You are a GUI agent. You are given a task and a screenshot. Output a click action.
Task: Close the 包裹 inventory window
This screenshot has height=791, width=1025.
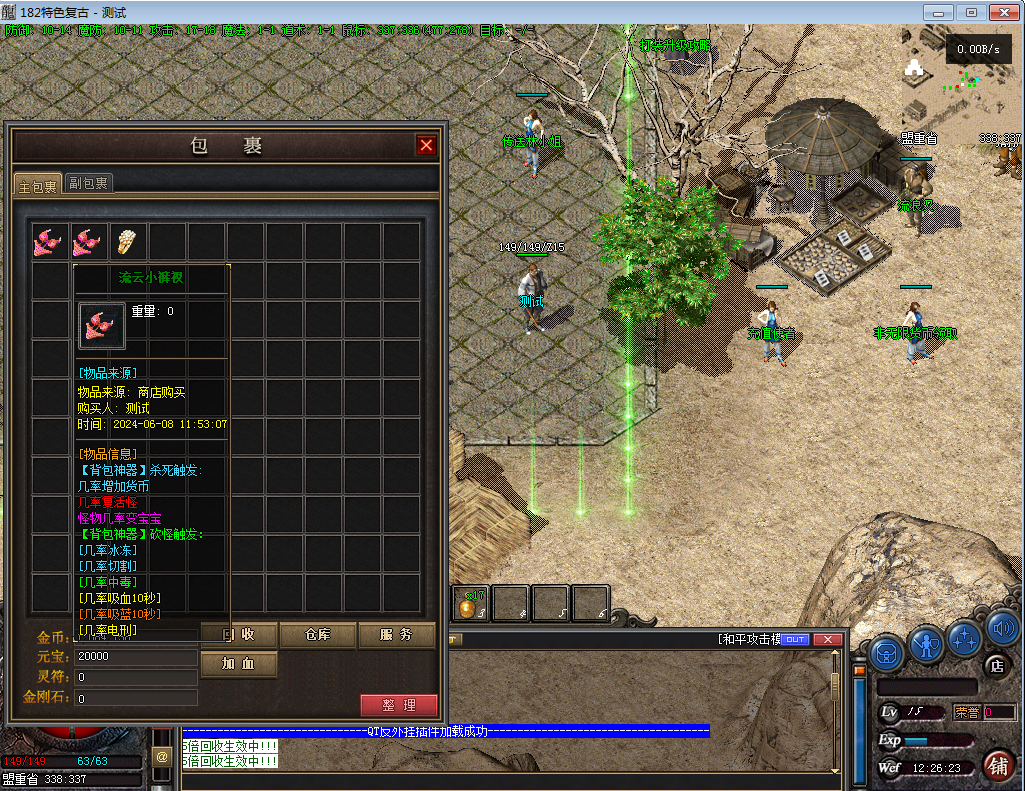[x=427, y=146]
